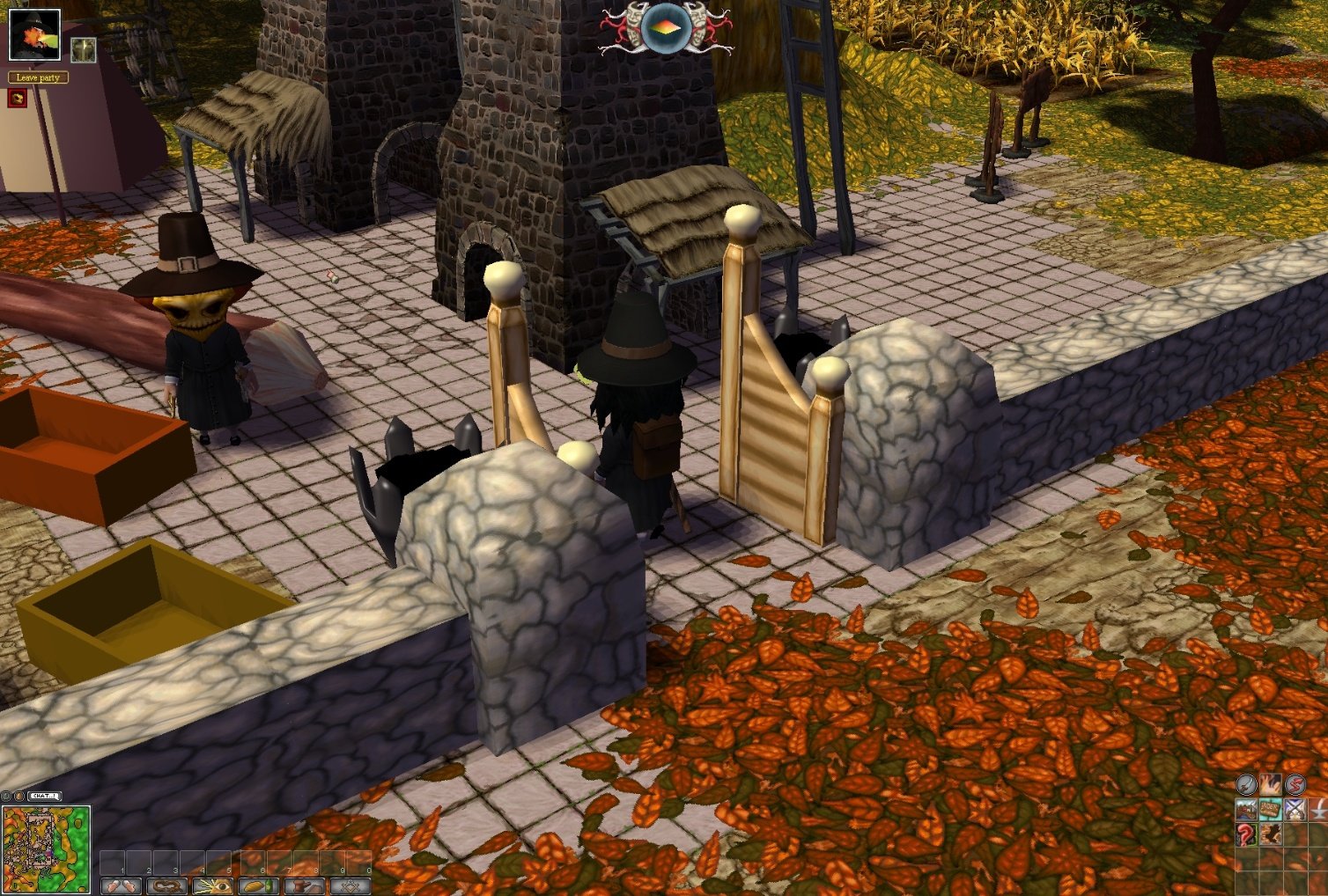The height and width of the screenshot is (896, 1328).
Task: Select the hammer crafting hotbar slot
Action: coord(305,885)
